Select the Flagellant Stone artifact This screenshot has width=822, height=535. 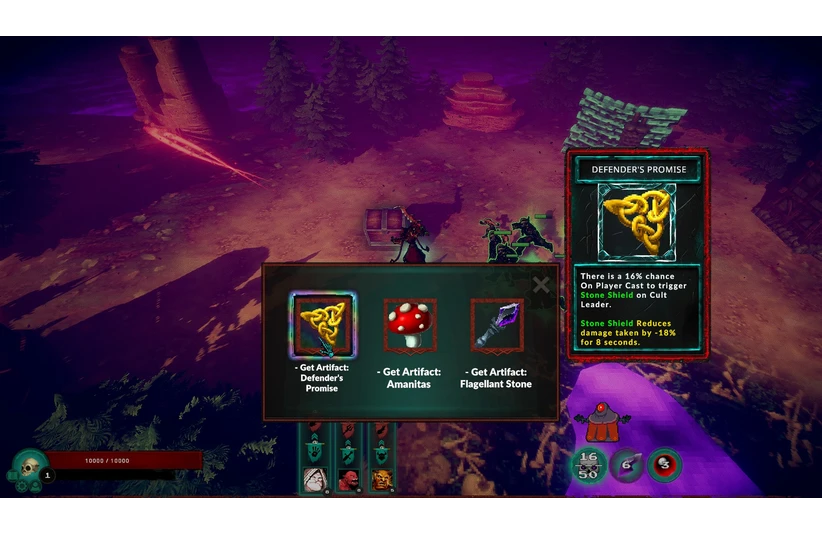click(496, 325)
